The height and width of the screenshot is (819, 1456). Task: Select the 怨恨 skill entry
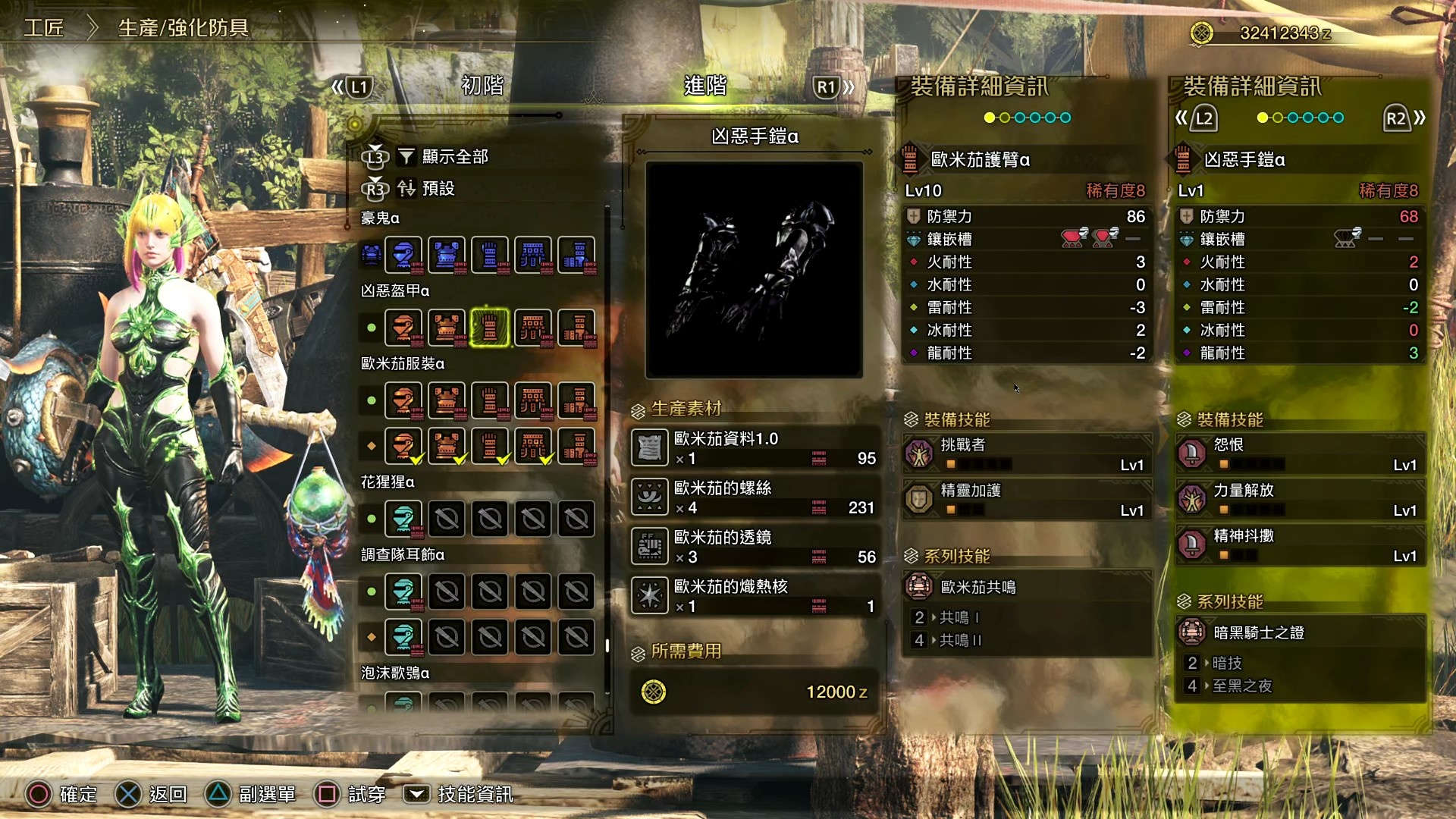coord(1300,453)
